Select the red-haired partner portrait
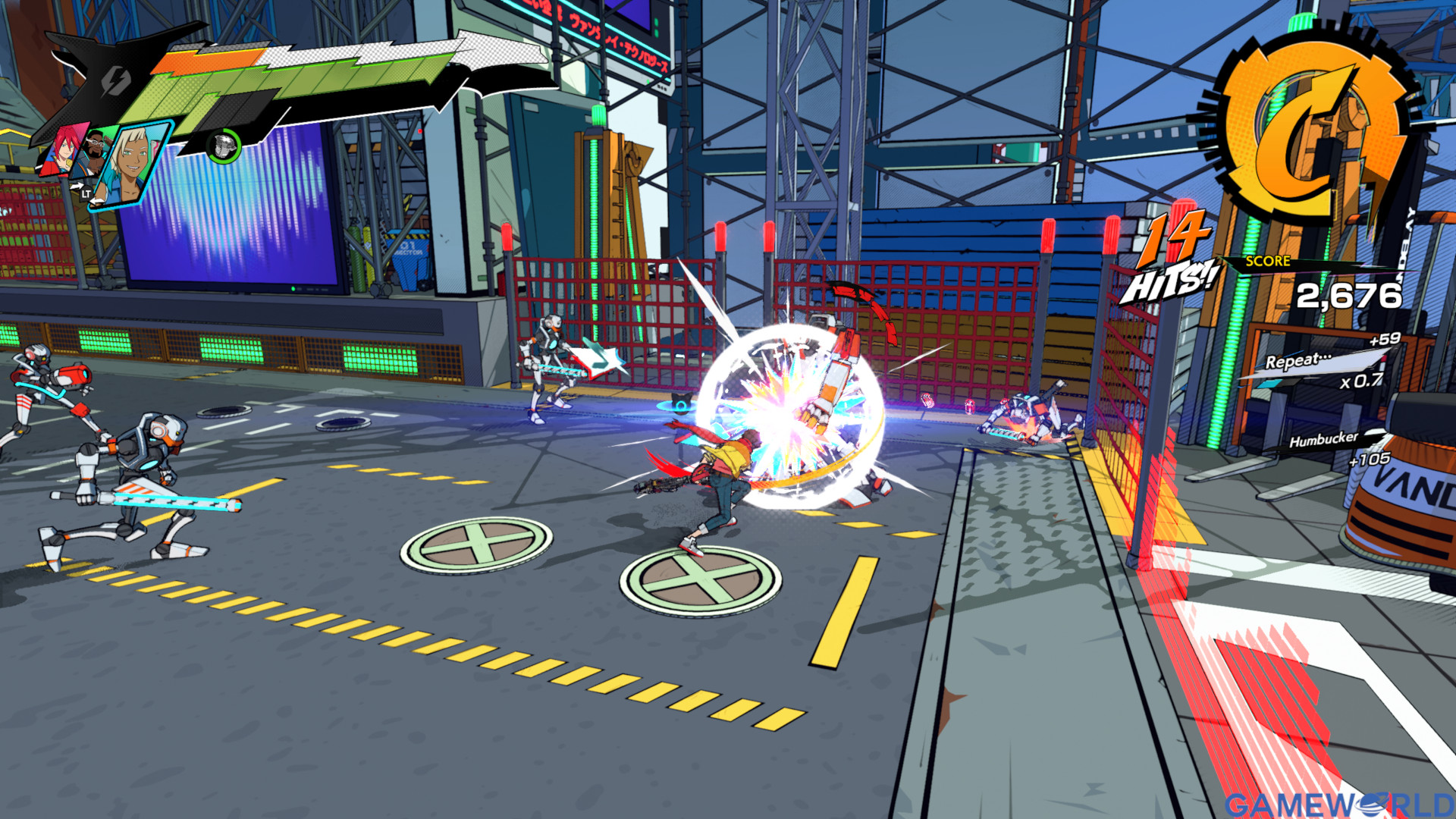Screen dimensions: 1456x819 [61, 149]
